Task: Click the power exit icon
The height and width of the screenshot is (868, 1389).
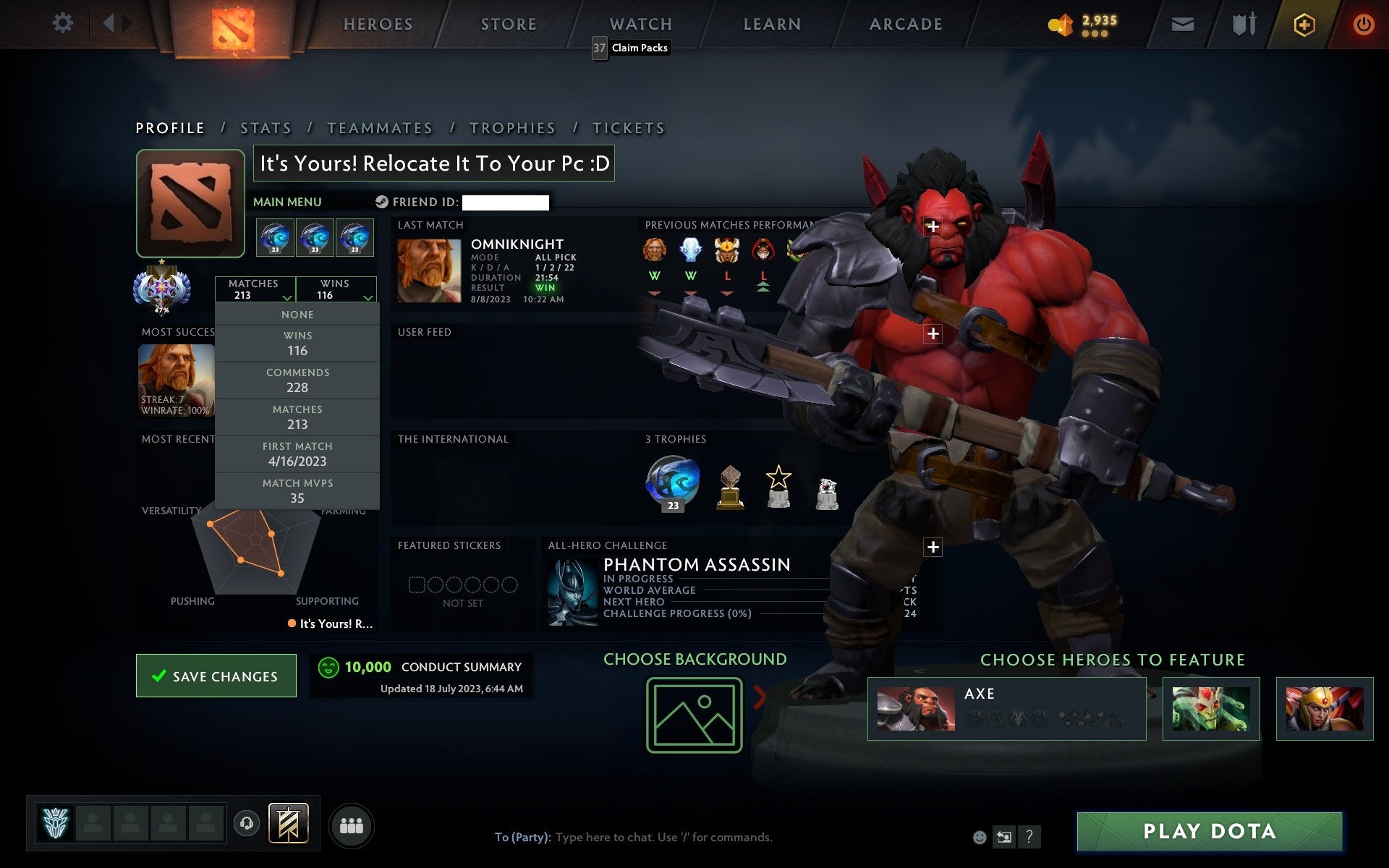Action: 1363,23
